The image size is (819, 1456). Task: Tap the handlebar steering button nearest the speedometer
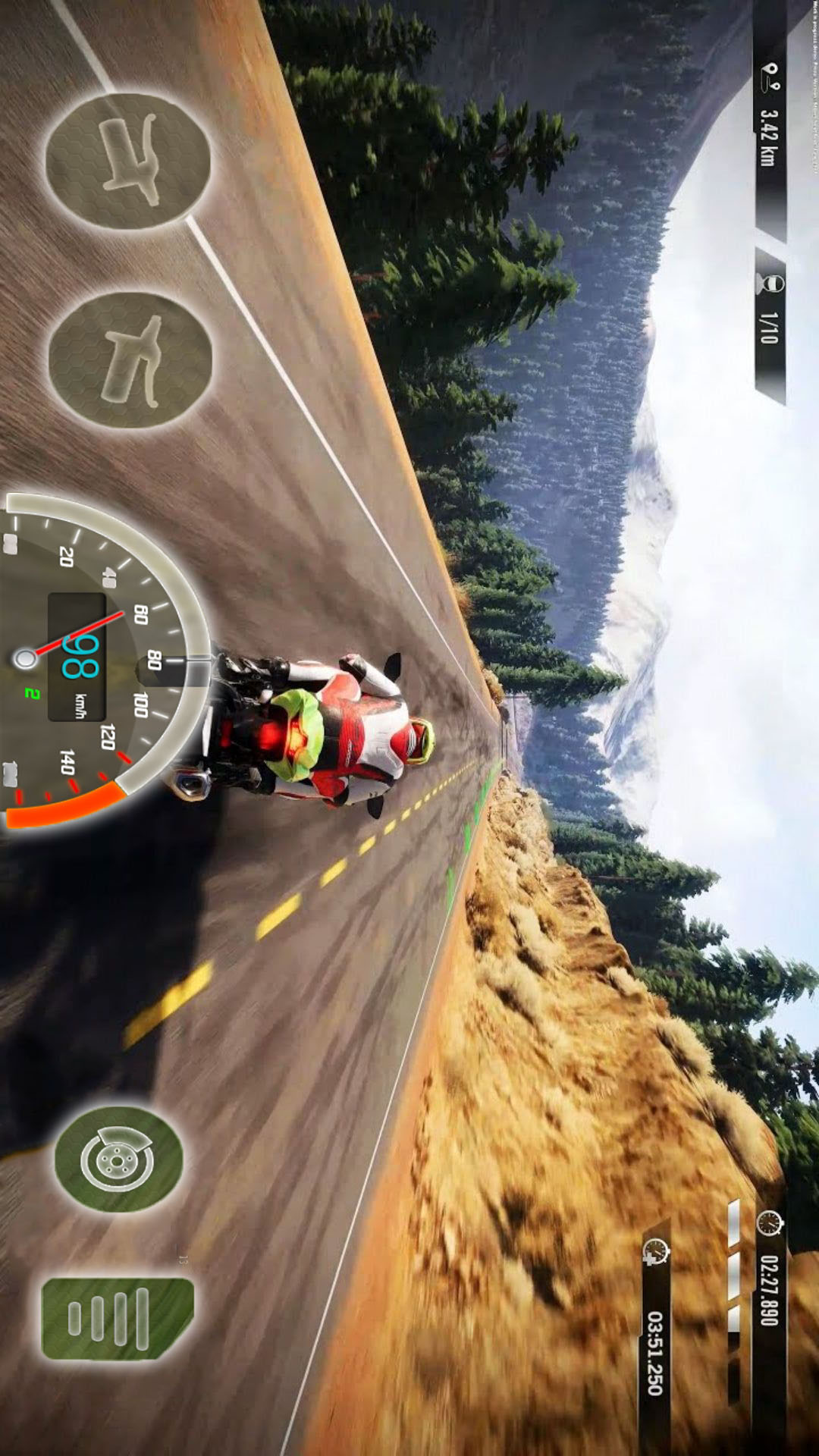pos(130,359)
